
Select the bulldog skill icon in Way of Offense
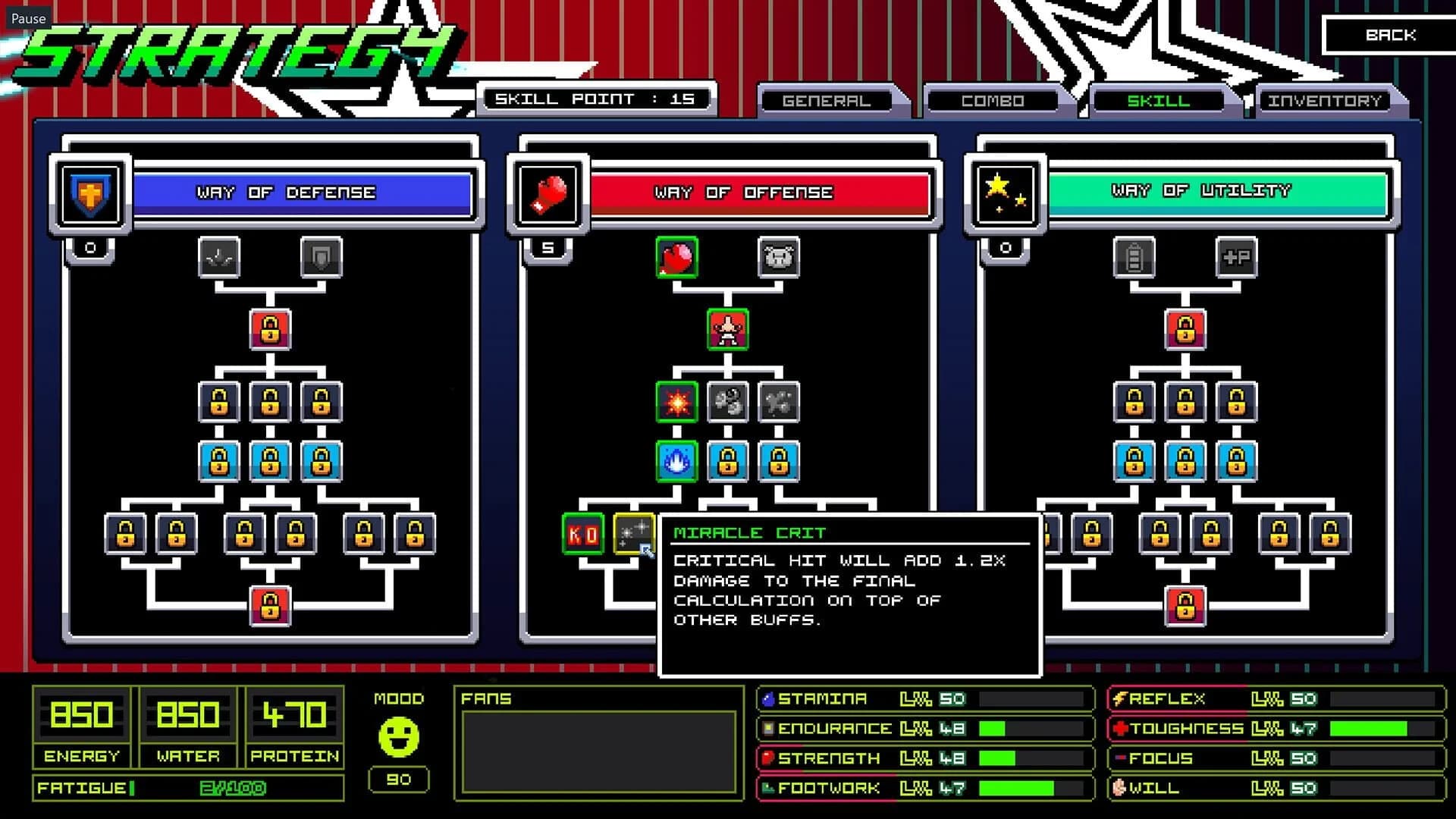[779, 257]
